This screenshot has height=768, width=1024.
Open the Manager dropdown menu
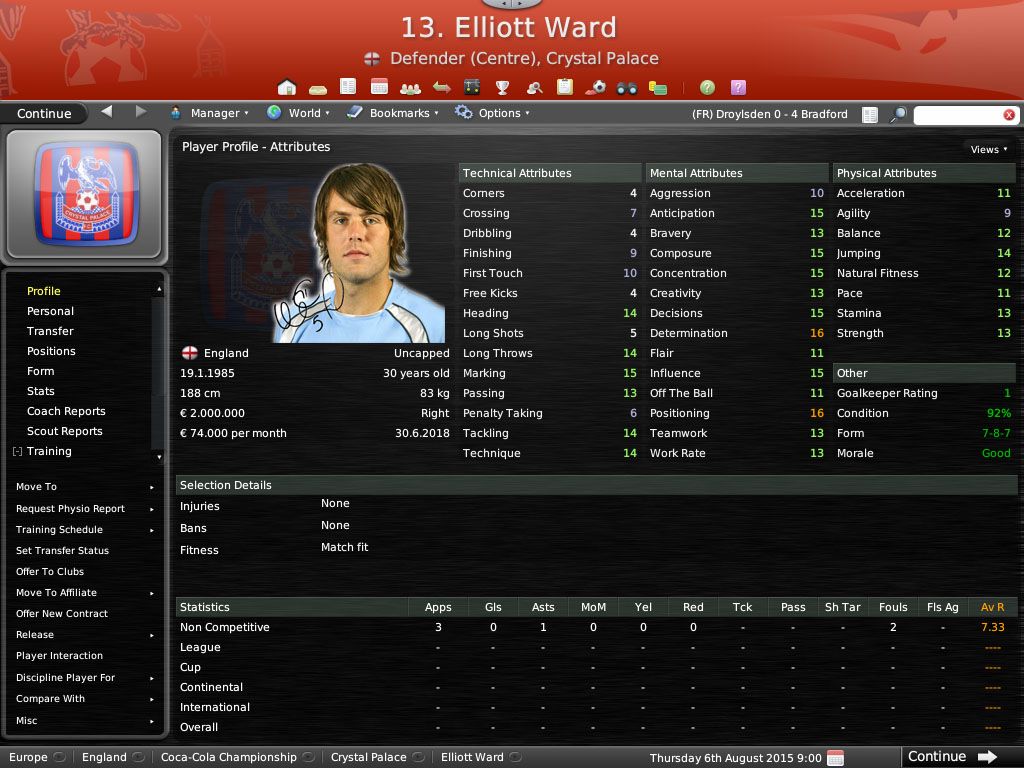pyautogui.click(x=209, y=113)
